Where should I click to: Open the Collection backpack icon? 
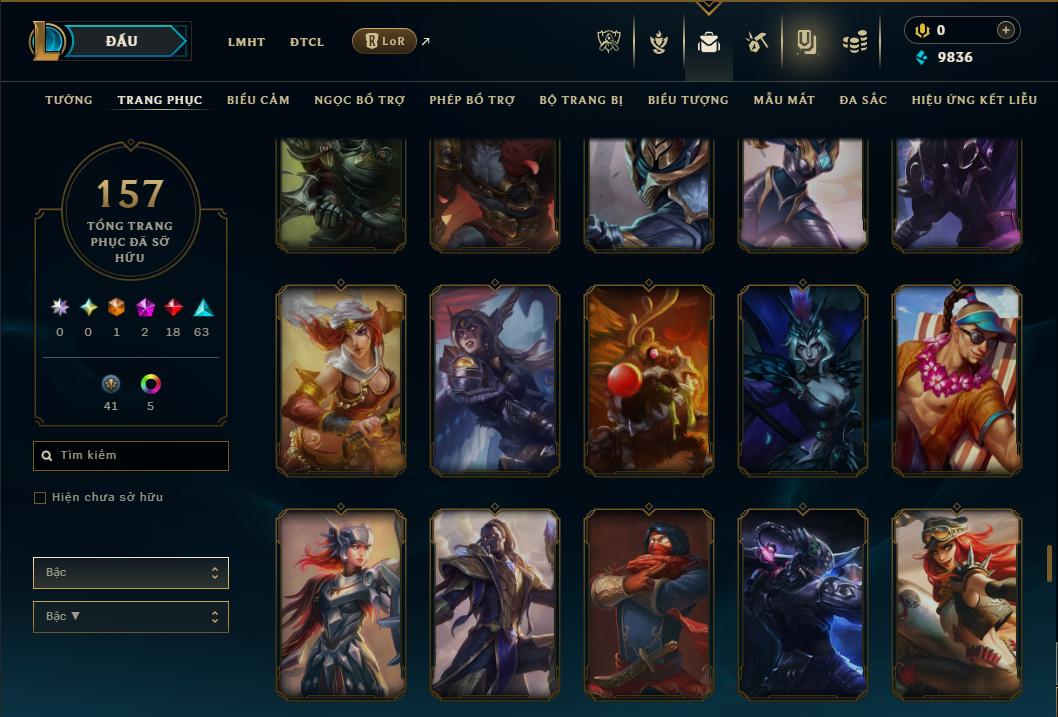click(709, 42)
